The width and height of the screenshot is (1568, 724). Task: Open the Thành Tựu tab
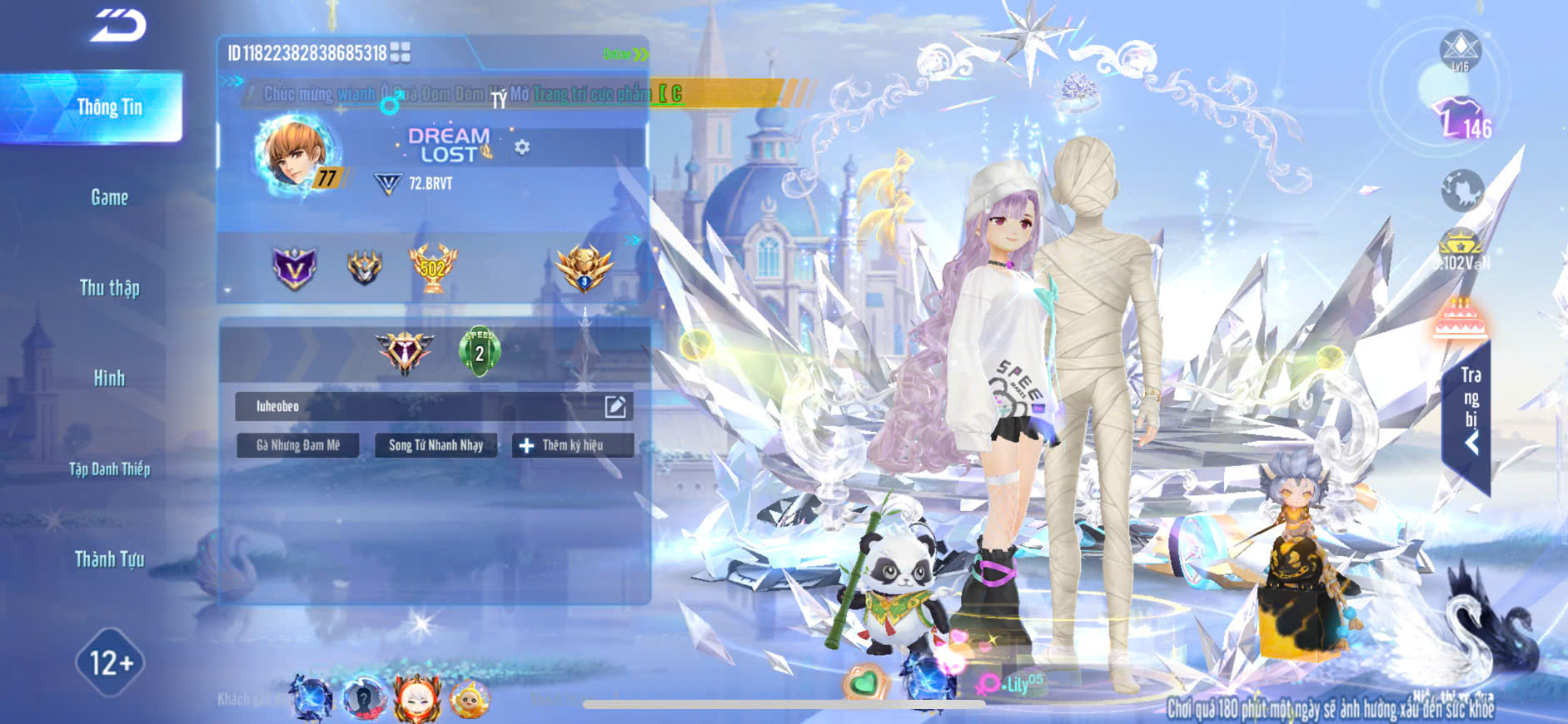109,559
